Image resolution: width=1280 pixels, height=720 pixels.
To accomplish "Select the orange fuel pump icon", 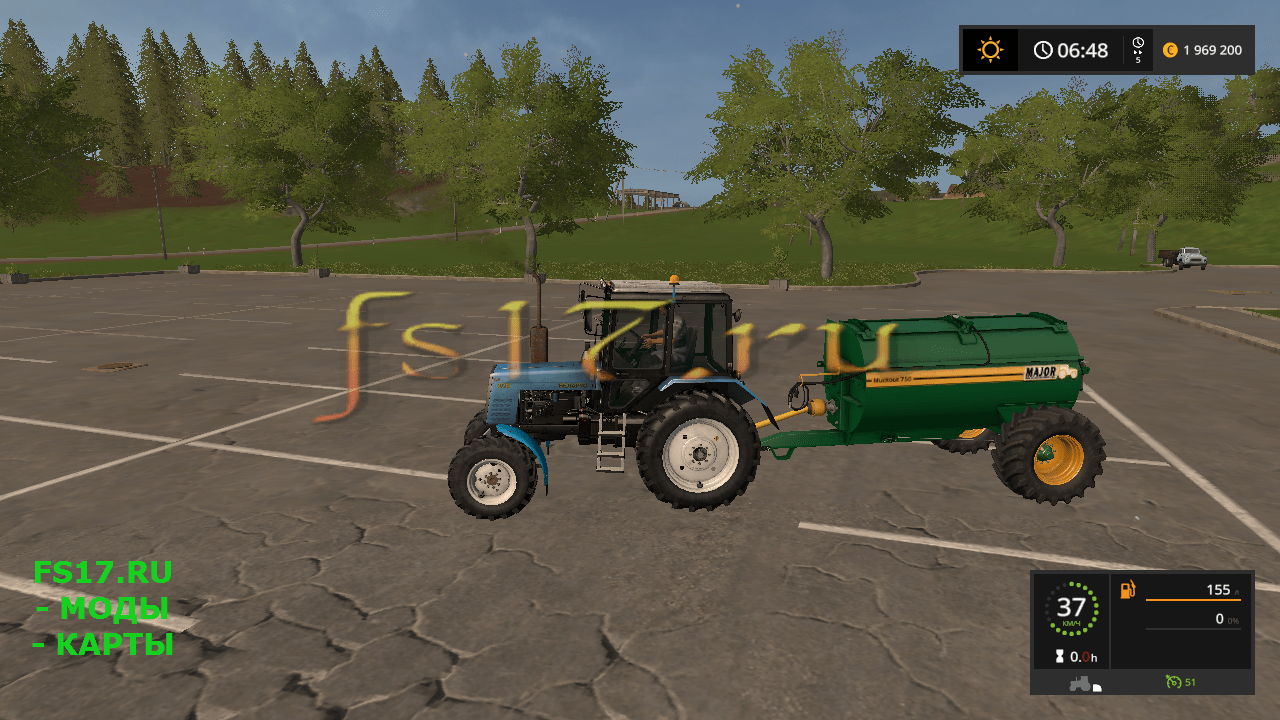I will 1128,590.
